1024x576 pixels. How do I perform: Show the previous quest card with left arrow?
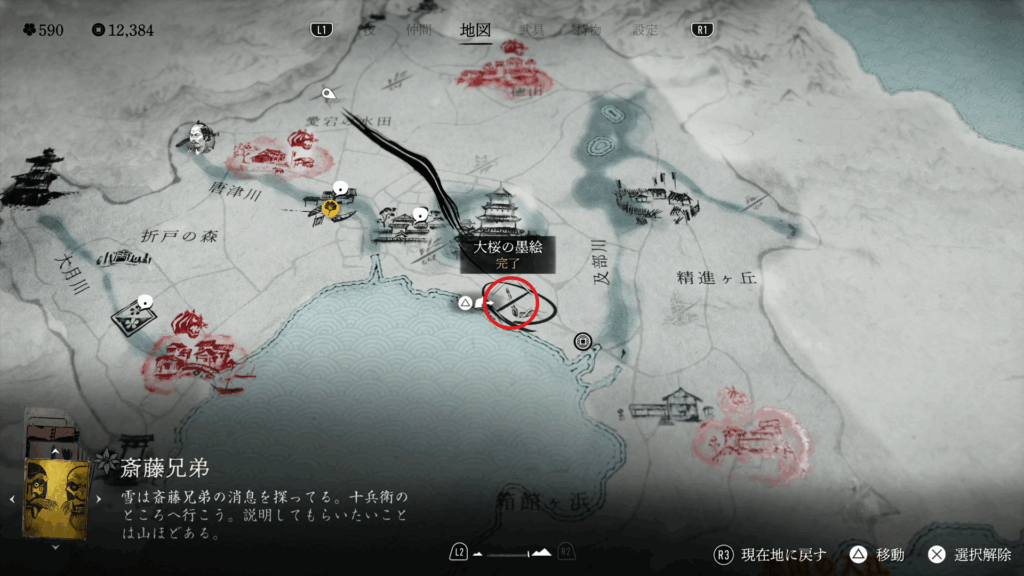(14, 498)
